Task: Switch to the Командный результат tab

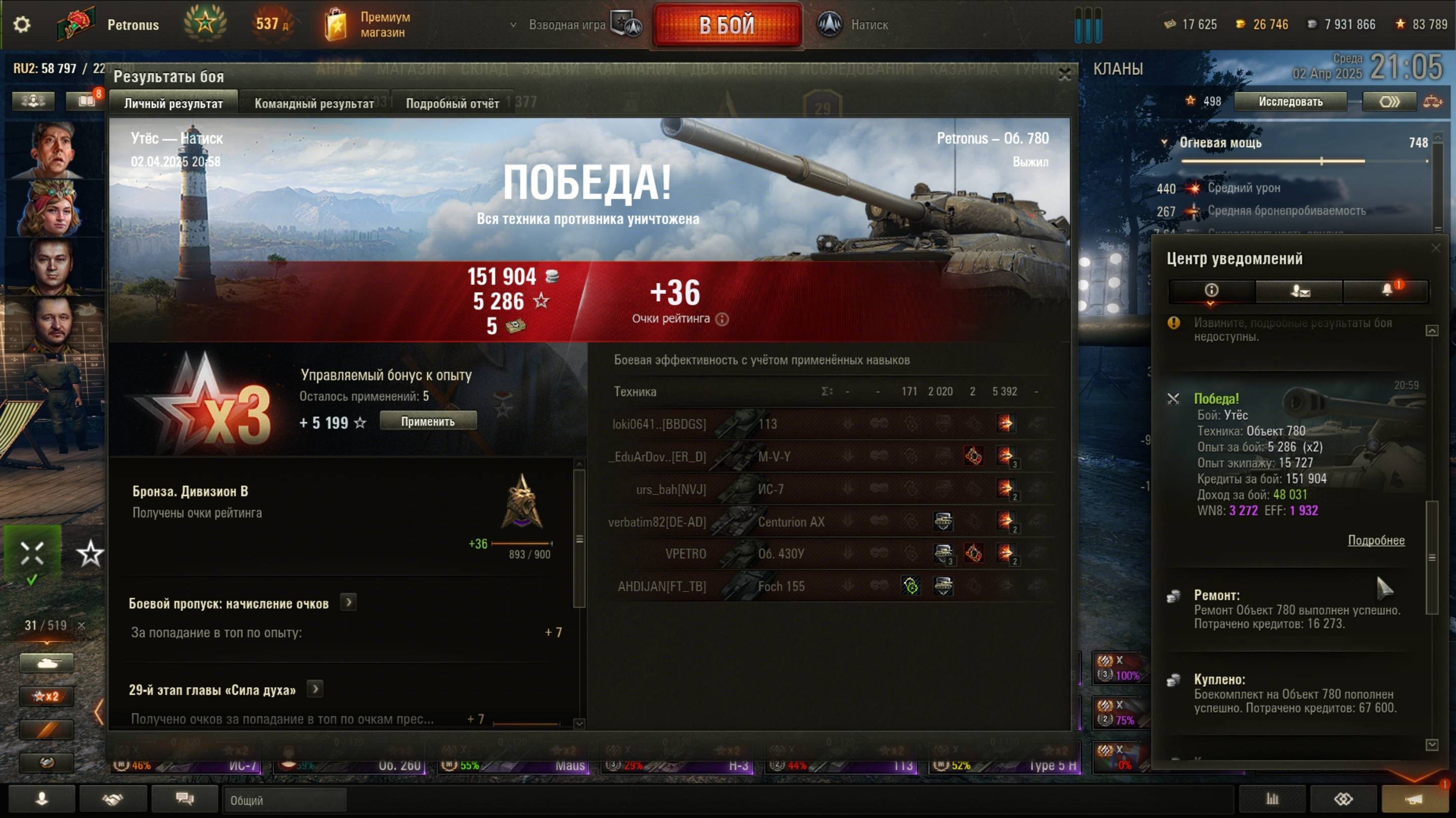Action: tap(313, 104)
